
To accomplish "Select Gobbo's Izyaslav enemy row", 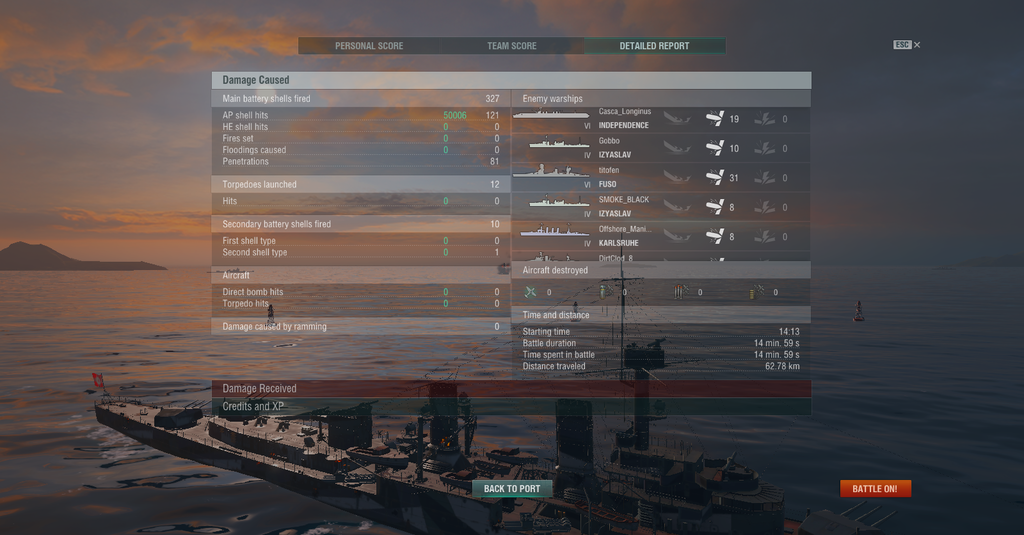I will point(660,148).
